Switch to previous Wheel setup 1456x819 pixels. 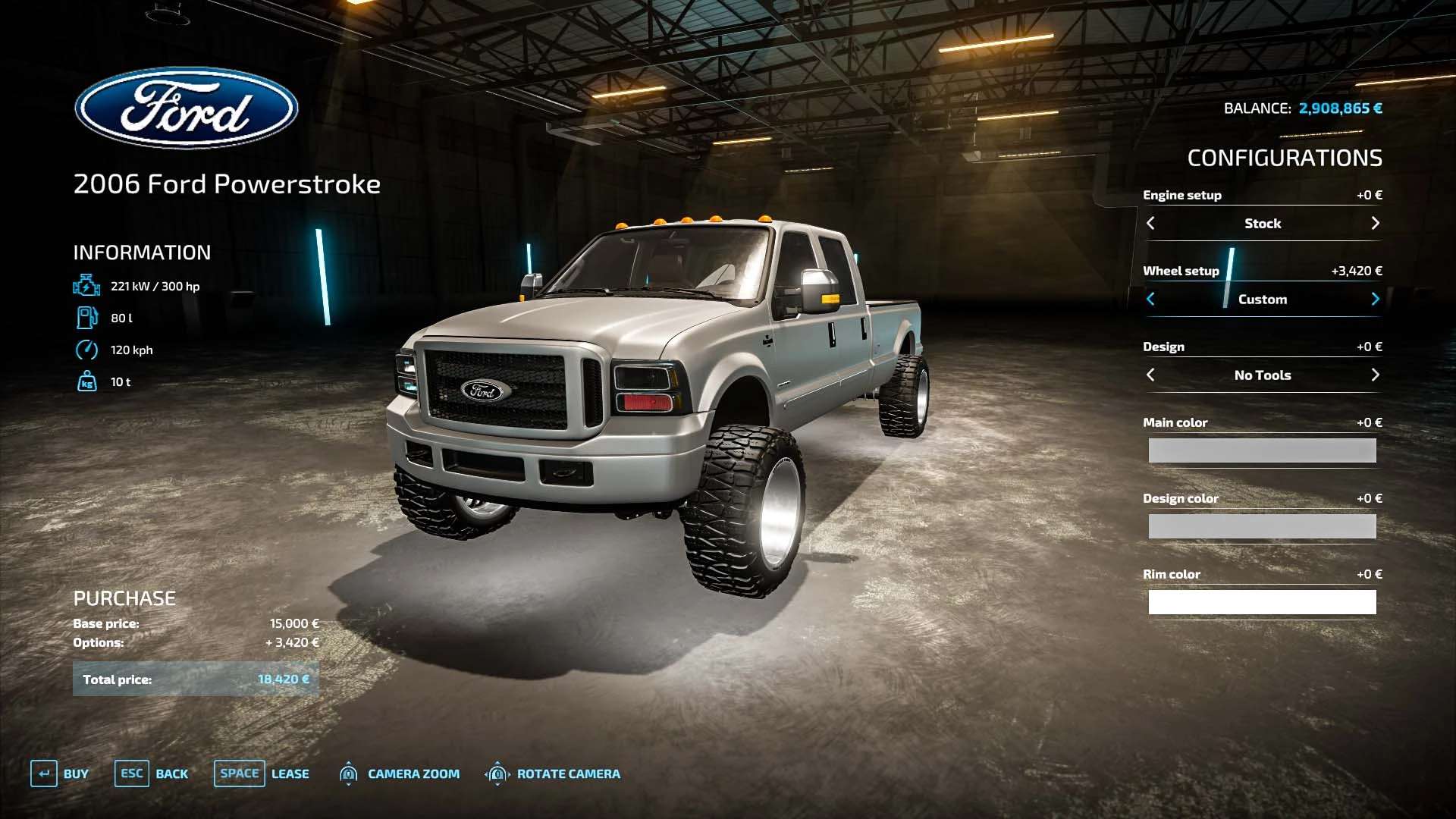pyautogui.click(x=1150, y=300)
